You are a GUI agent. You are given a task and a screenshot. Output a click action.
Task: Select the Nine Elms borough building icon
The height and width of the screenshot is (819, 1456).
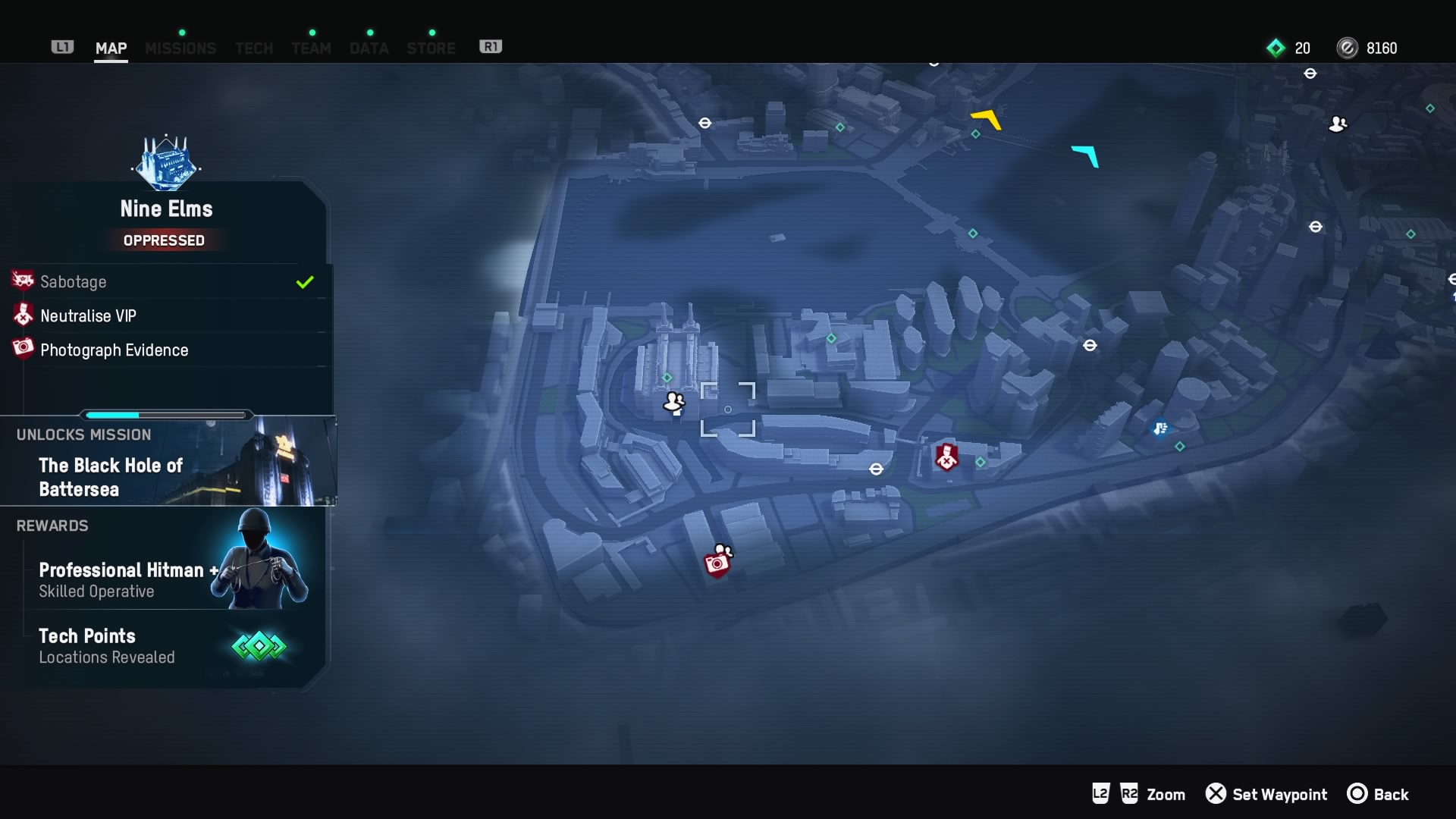[165, 162]
